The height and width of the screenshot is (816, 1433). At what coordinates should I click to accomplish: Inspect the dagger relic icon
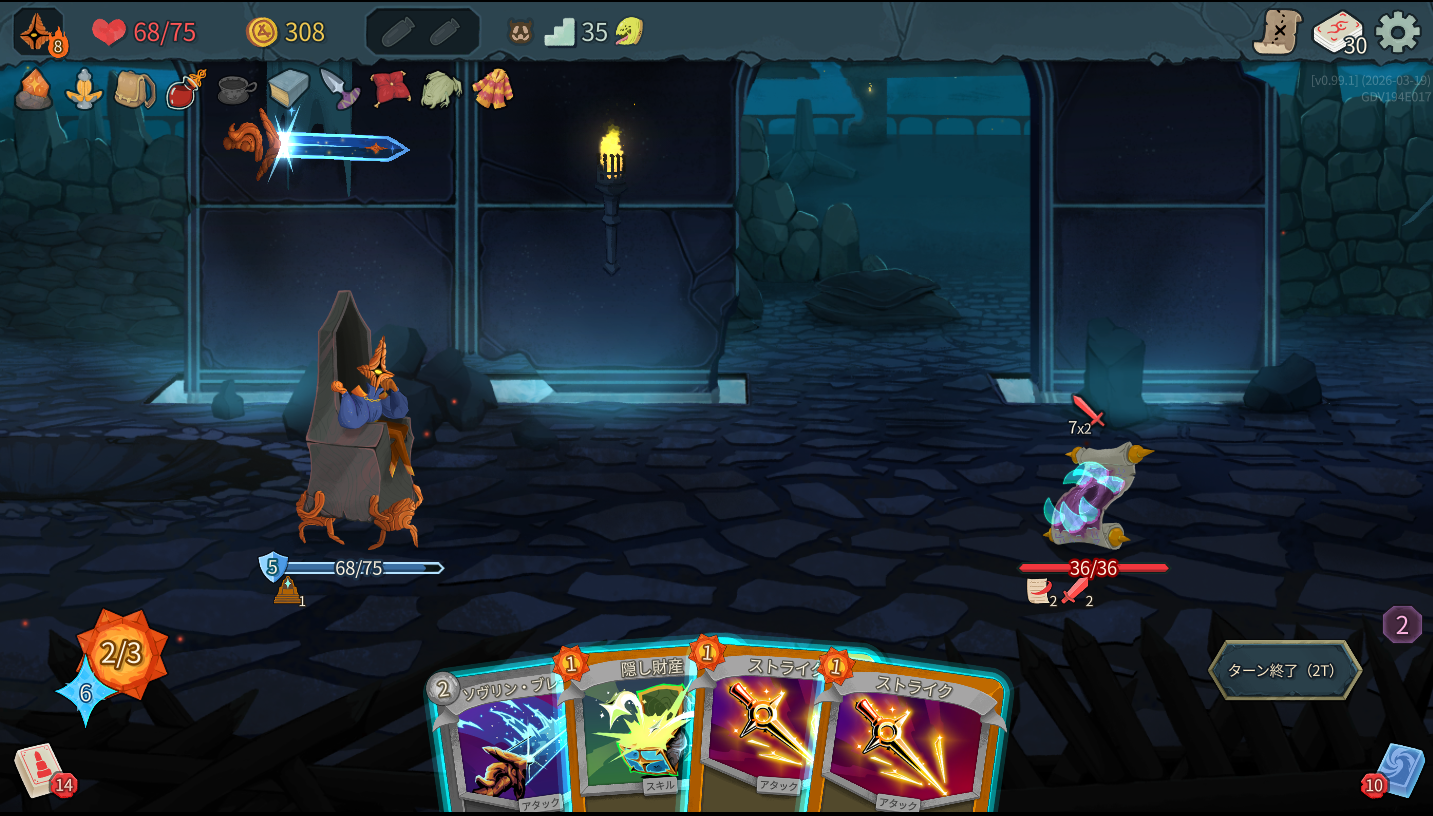[x=340, y=89]
